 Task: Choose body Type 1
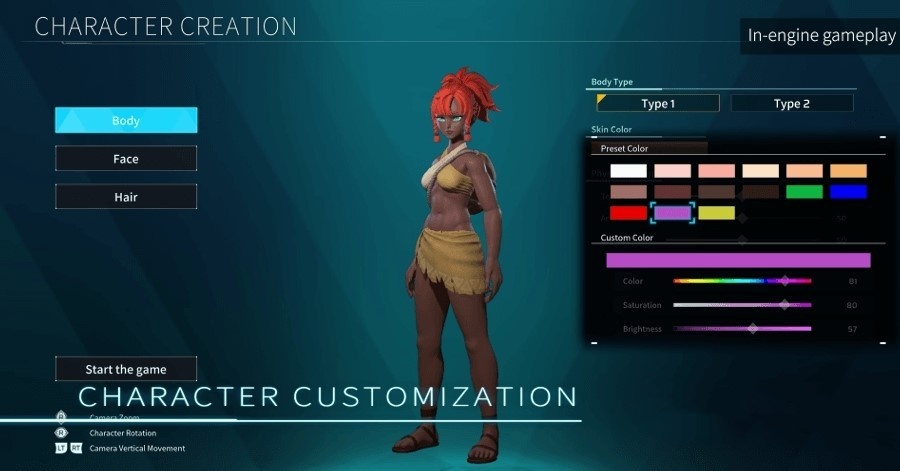point(657,103)
